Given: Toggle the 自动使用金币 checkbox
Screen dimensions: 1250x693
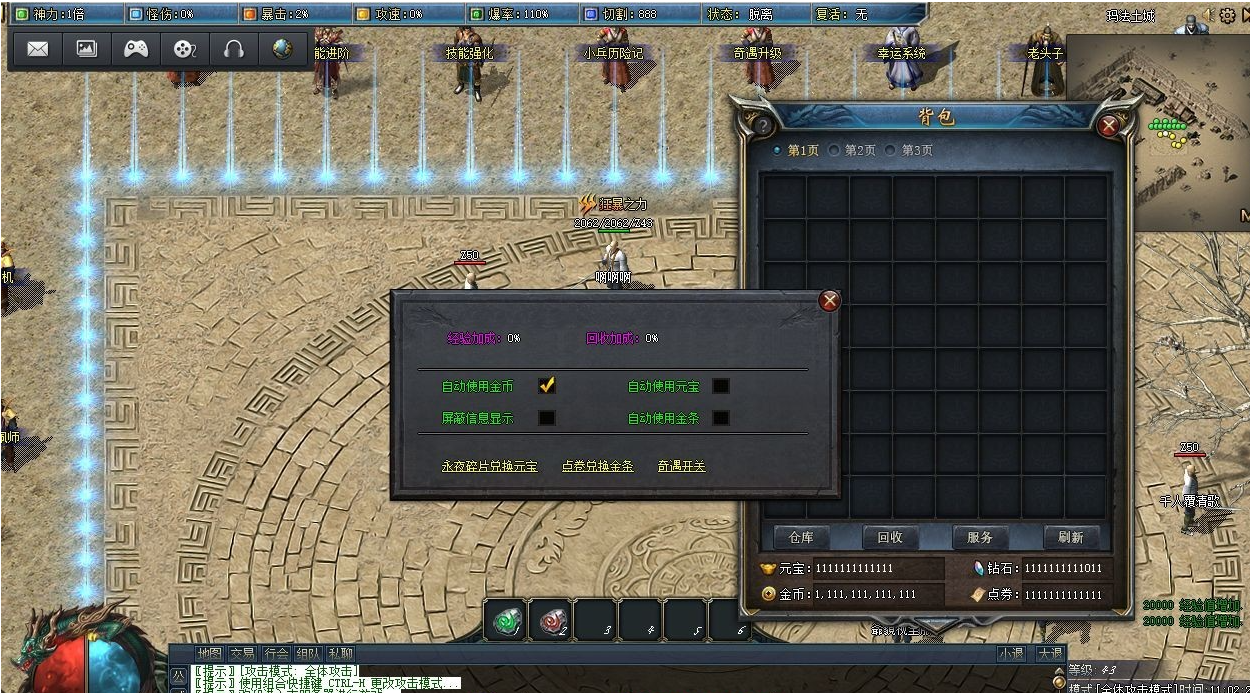Looking at the screenshot, I should tap(546, 386).
